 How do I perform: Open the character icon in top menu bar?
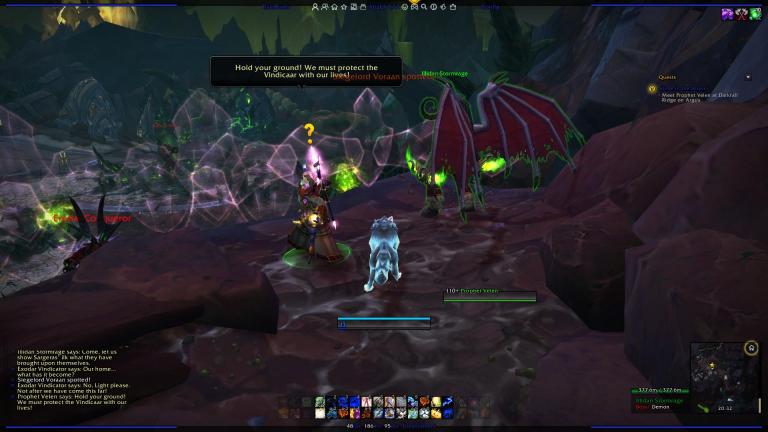tap(317, 6)
